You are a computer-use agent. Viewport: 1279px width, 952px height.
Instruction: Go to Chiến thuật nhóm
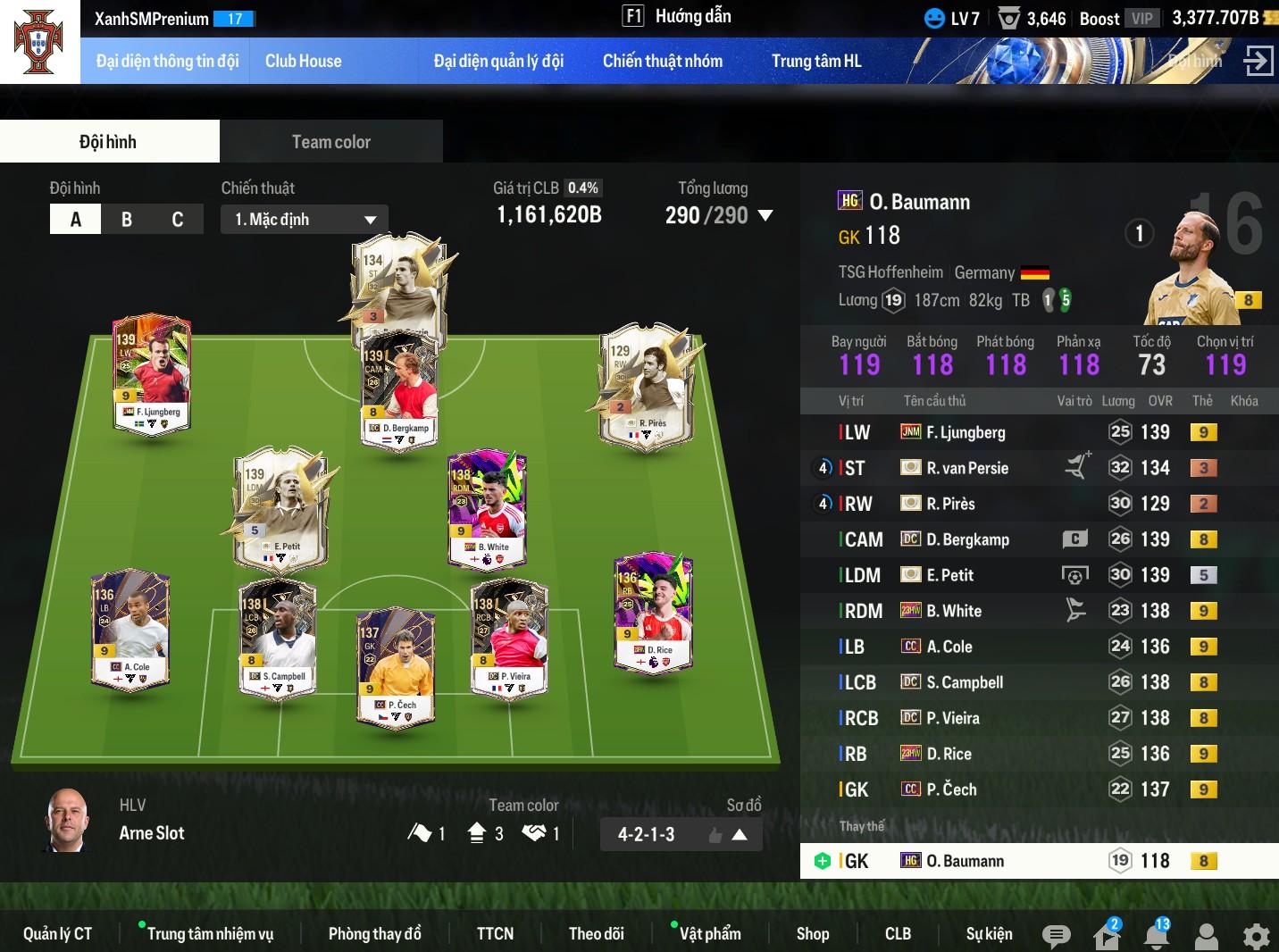(x=662, y=61)
